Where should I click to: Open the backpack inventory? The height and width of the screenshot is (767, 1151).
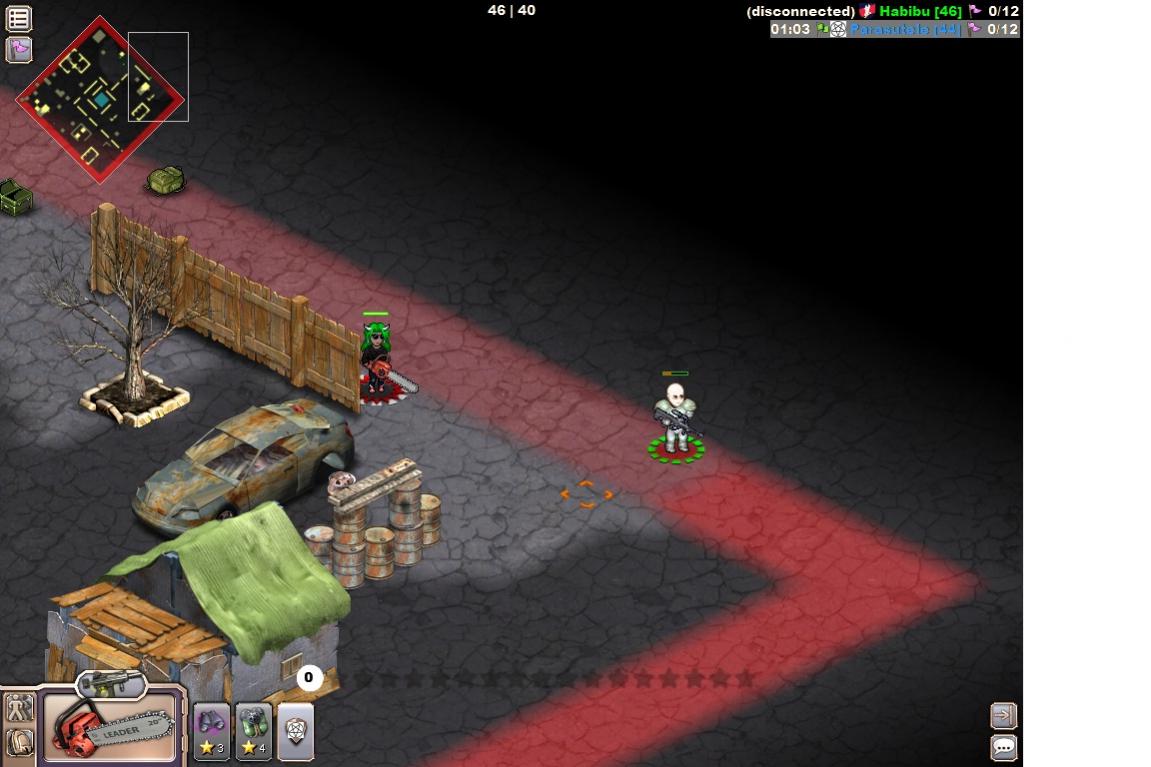coord(19,742)
